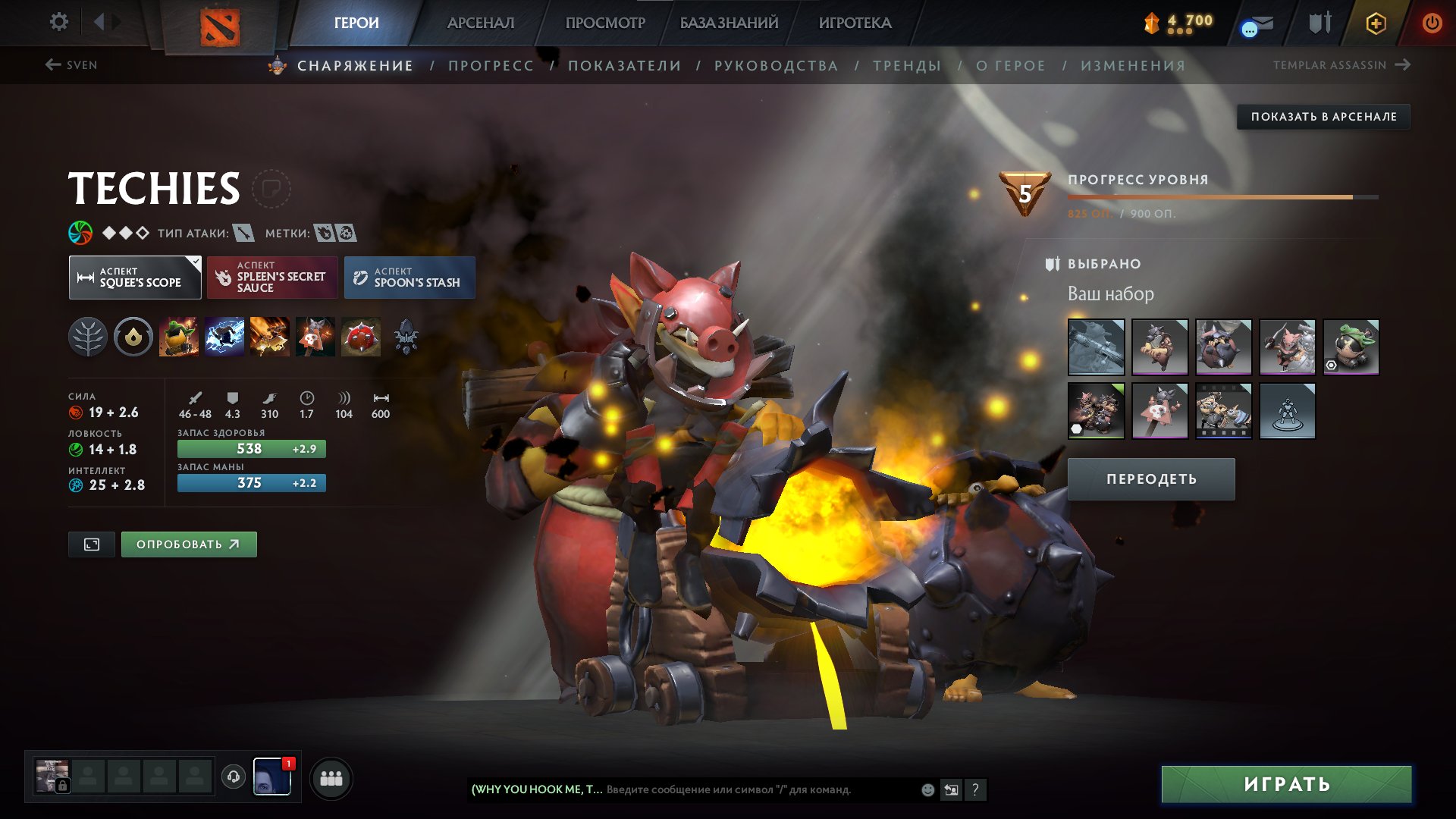Click the ПЕРЕОДЕТЬ button

pyautogui.click(x=1150, y=479)
